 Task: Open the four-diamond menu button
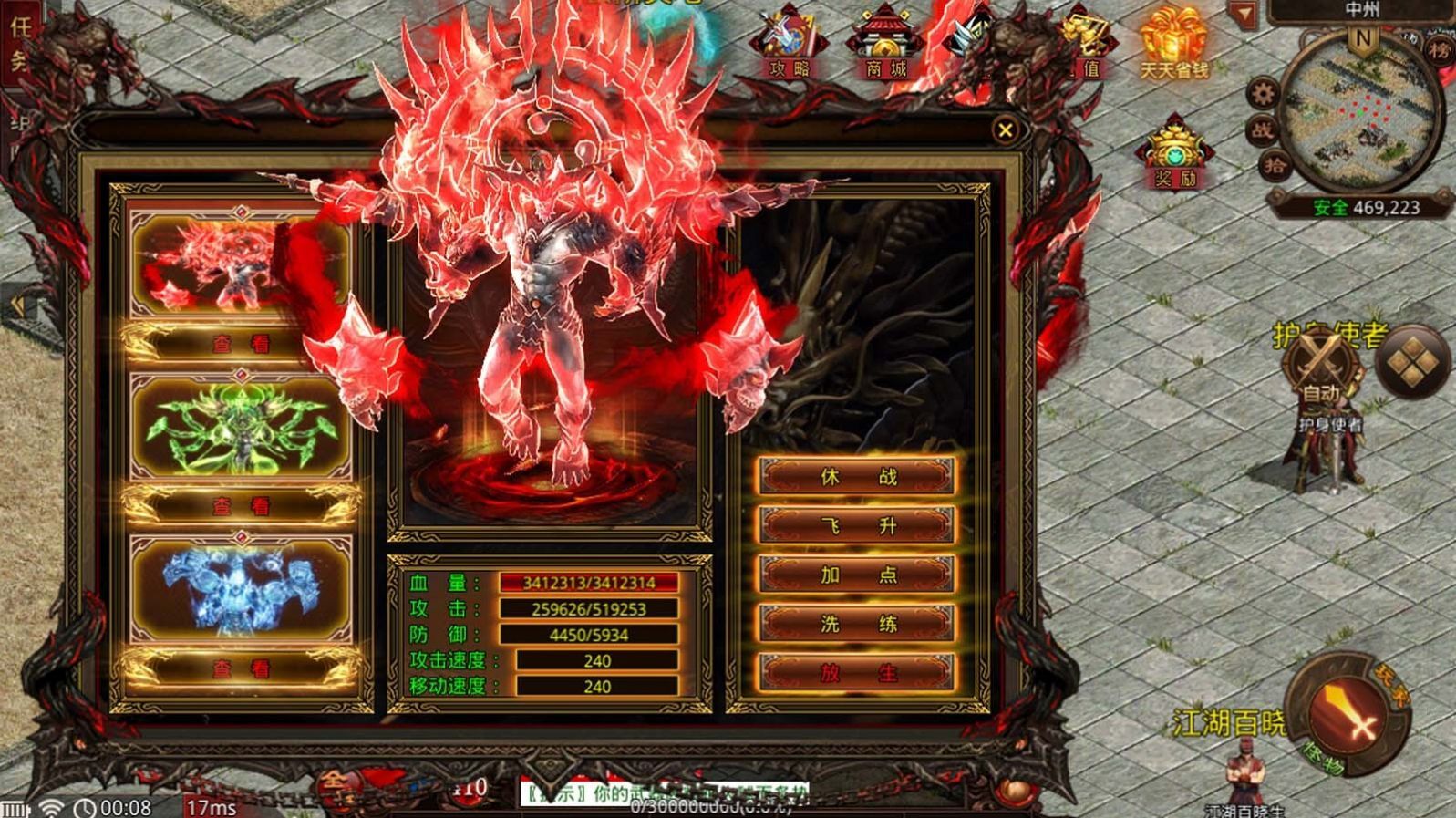click(x=1411, y=363)
